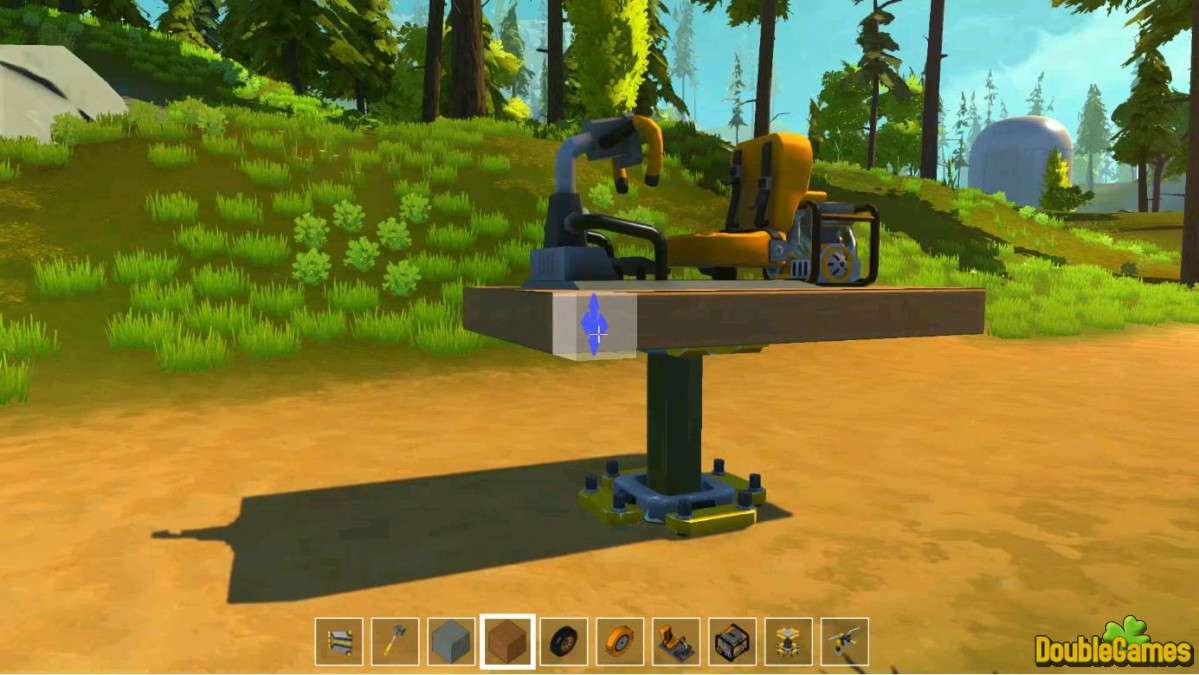Click the DoubleGames watermark logo
This screenshot has height=675, width=1199.
[x=1113, y=645]
